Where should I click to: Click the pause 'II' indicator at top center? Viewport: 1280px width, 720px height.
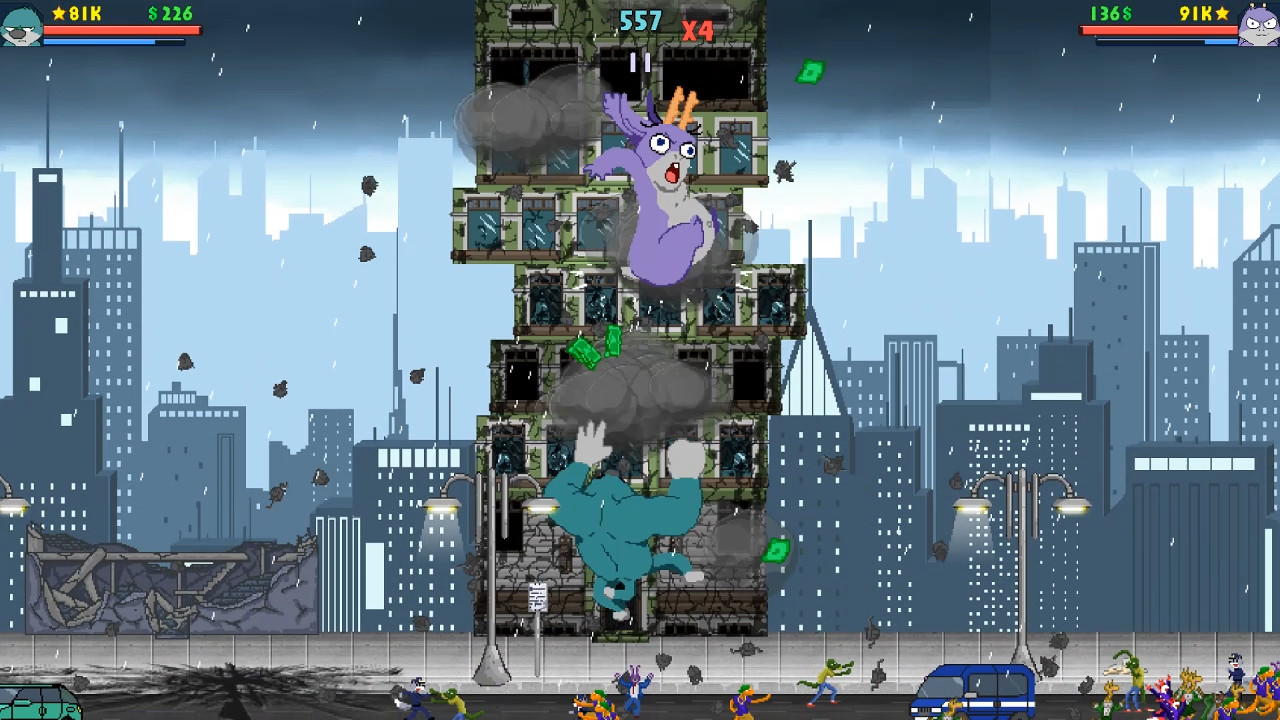640,62
